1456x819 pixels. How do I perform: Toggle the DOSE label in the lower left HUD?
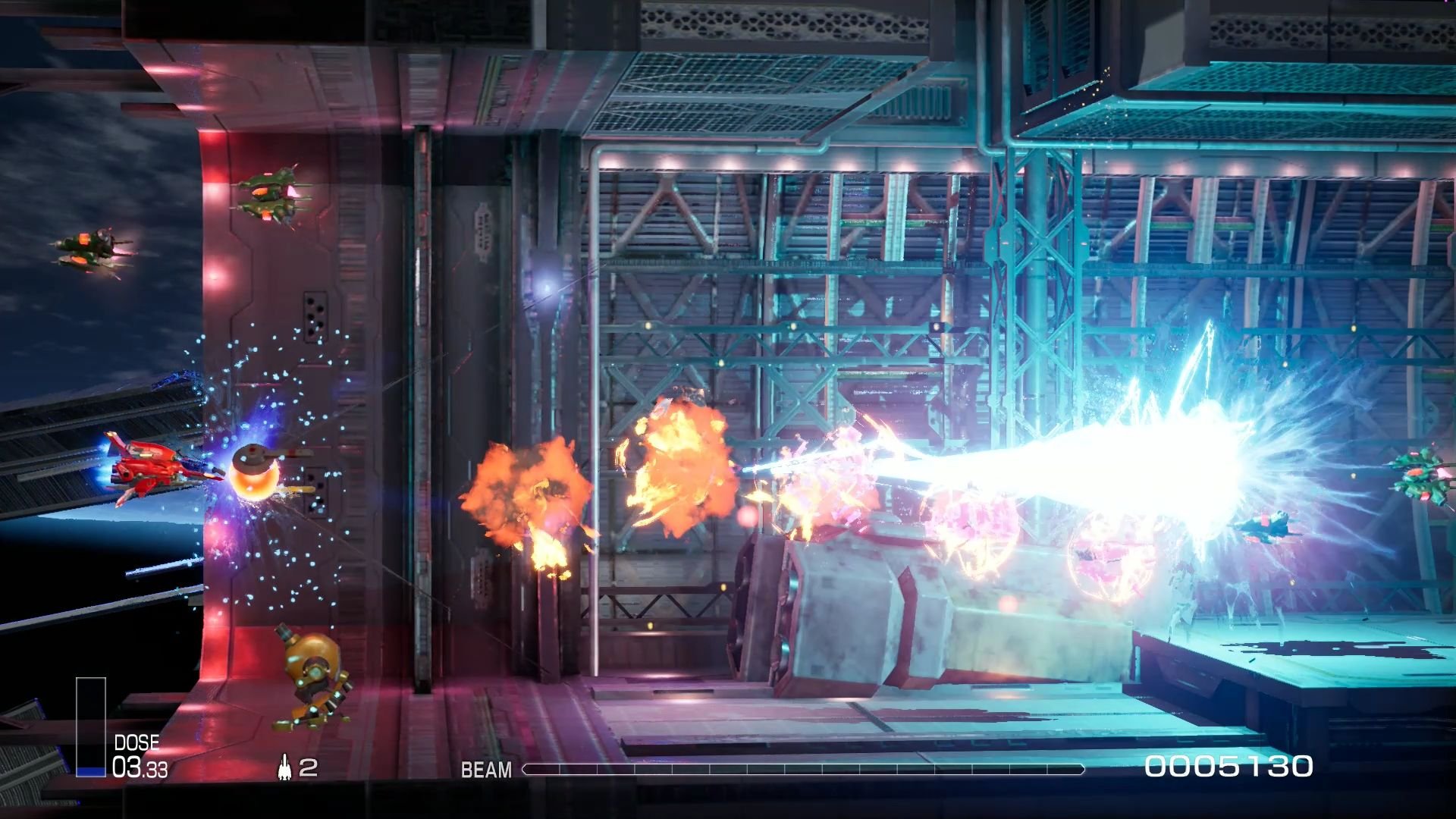tap(136, 741)
